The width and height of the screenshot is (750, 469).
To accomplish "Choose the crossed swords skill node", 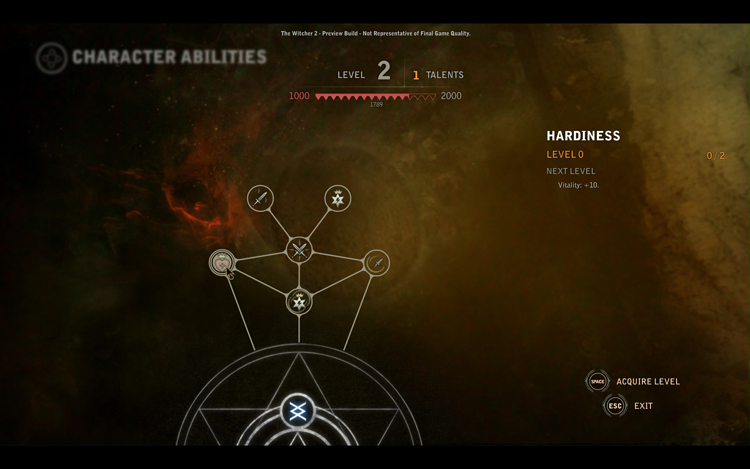I will 299,250.
